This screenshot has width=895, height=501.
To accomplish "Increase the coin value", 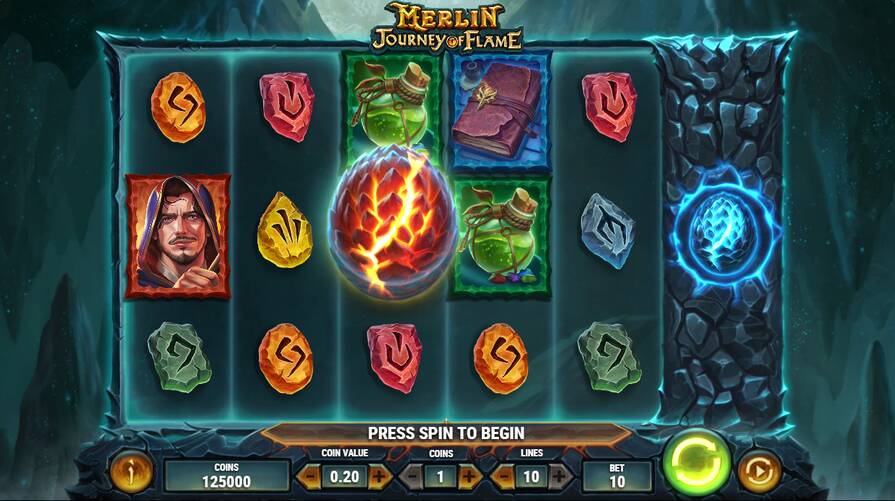I will pos(379,476).
